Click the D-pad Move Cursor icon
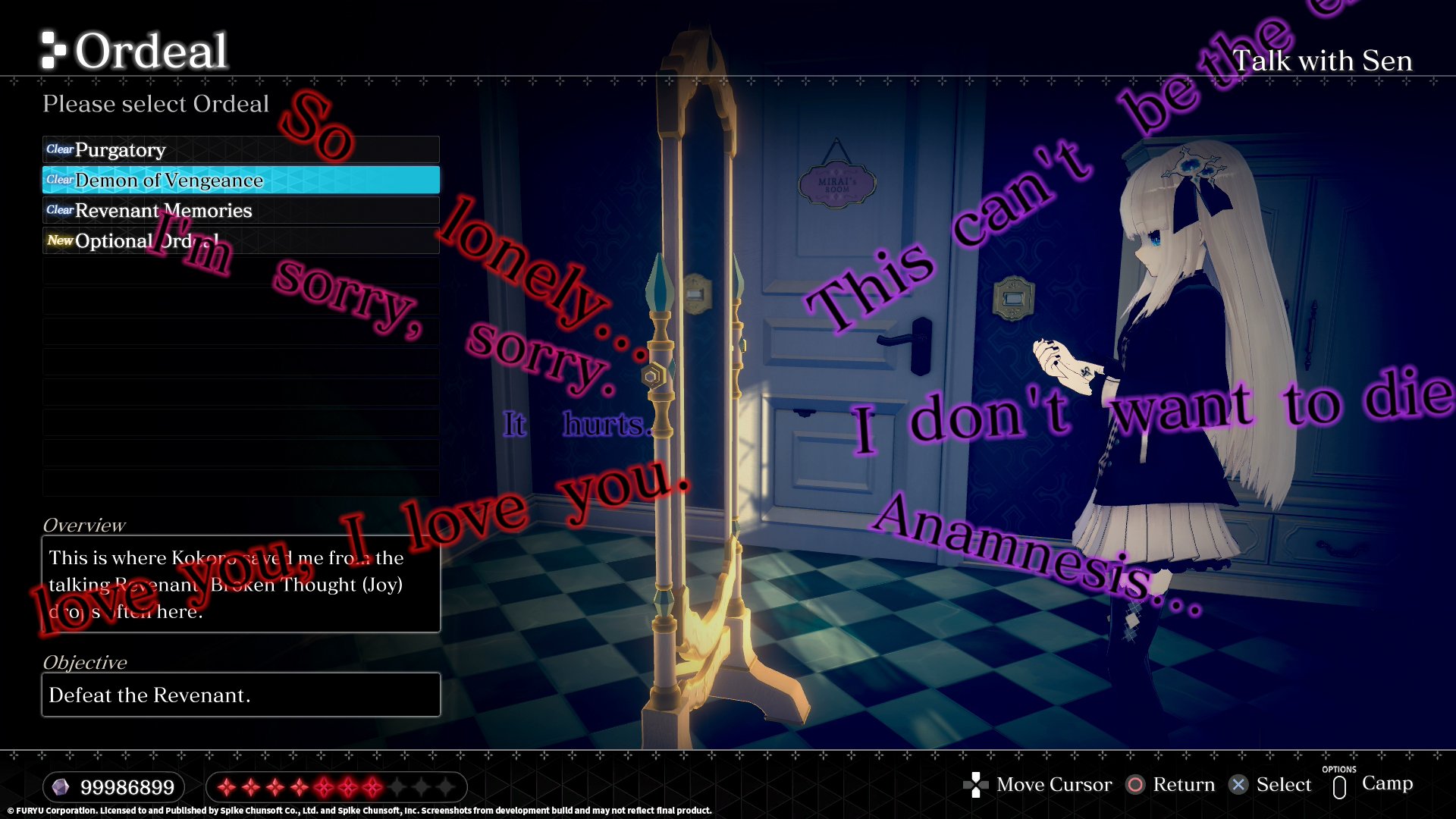This screenshot has height=819, width=1456. pos(977,785)
